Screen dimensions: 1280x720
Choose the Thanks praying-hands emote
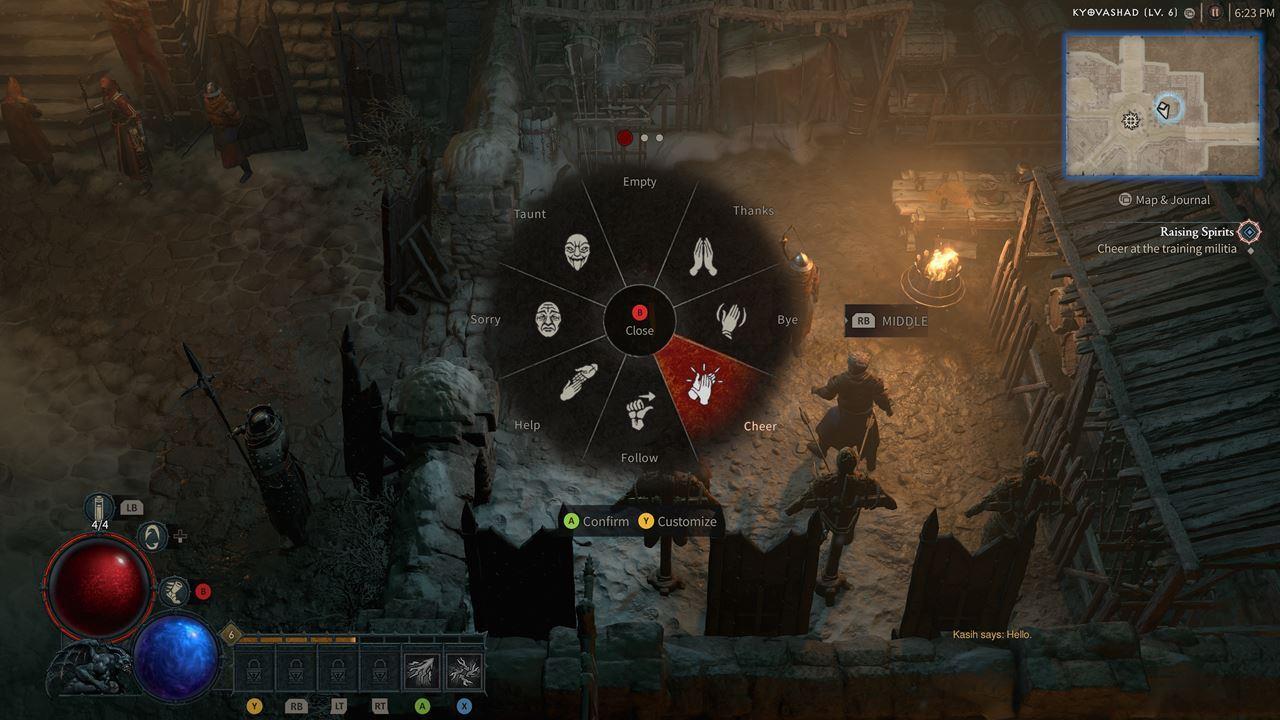pos(703,252)
